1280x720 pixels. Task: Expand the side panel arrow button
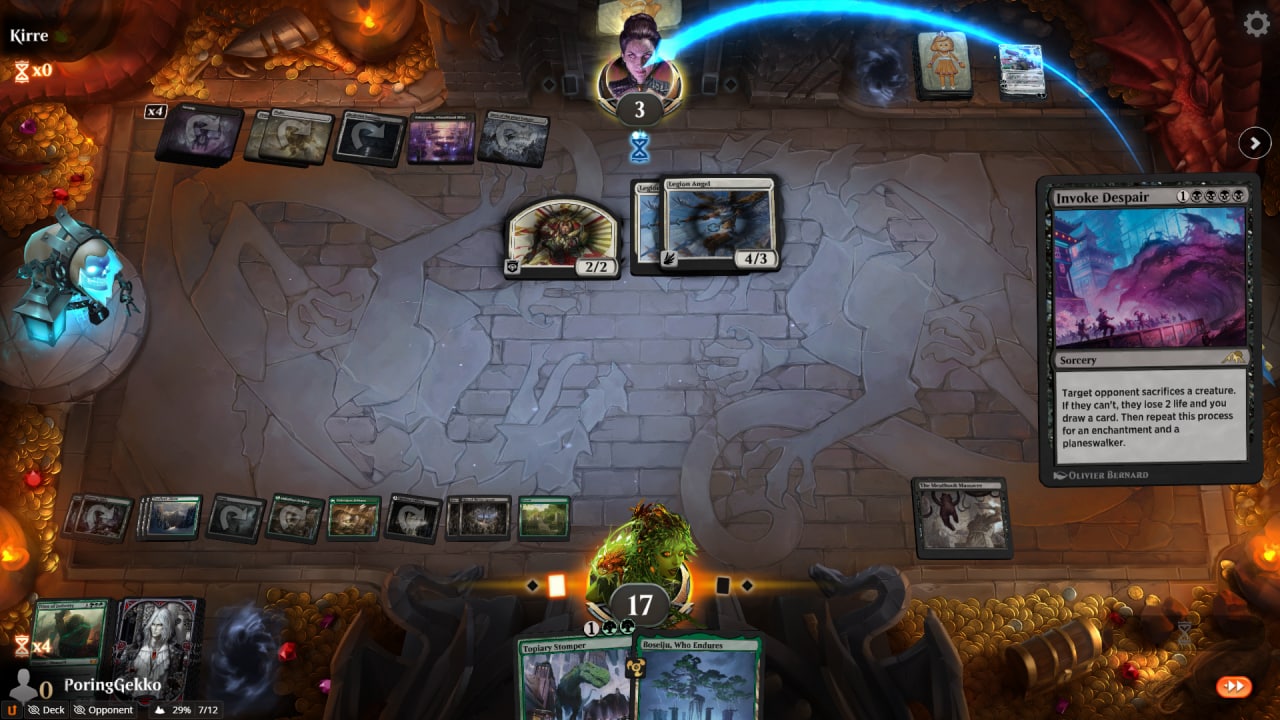[1254, 143]
